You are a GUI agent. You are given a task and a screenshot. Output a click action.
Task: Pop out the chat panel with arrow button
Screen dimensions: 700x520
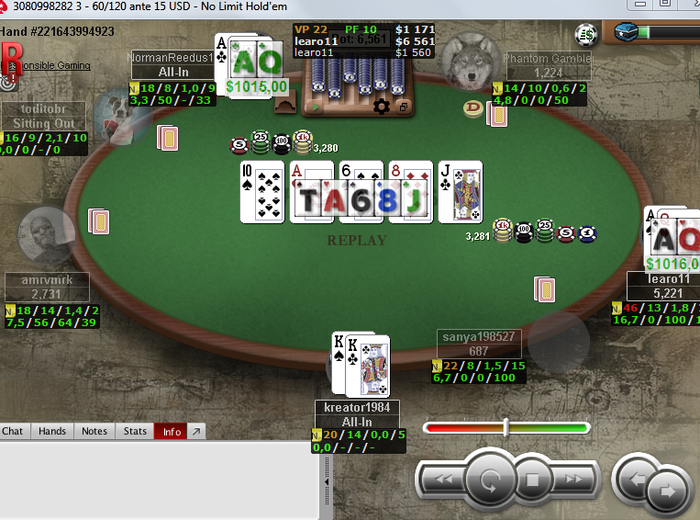point(196,431)
